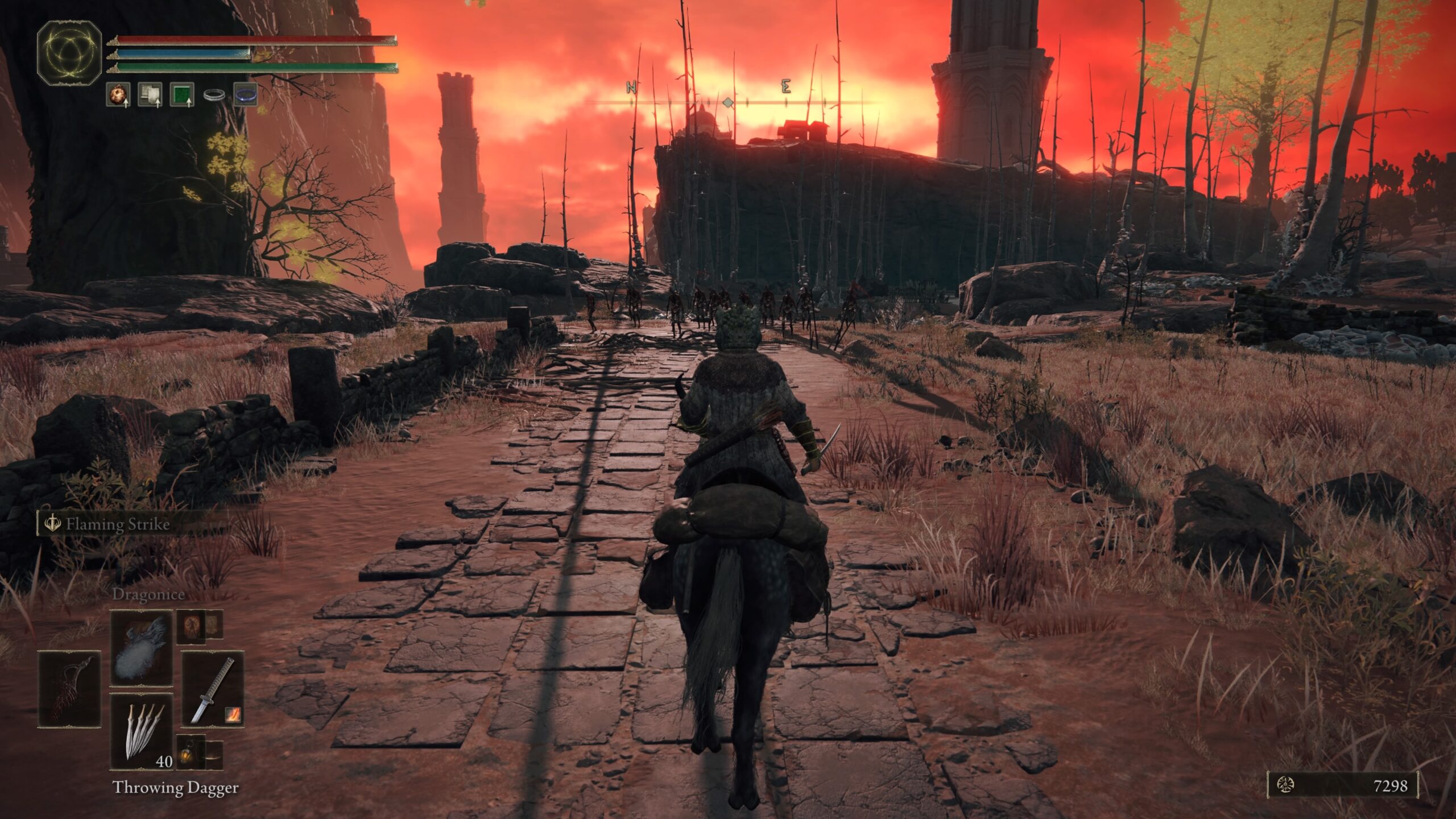Click the silver ring status icon
The image size is (1456, 819).
[x=214, y=95]
